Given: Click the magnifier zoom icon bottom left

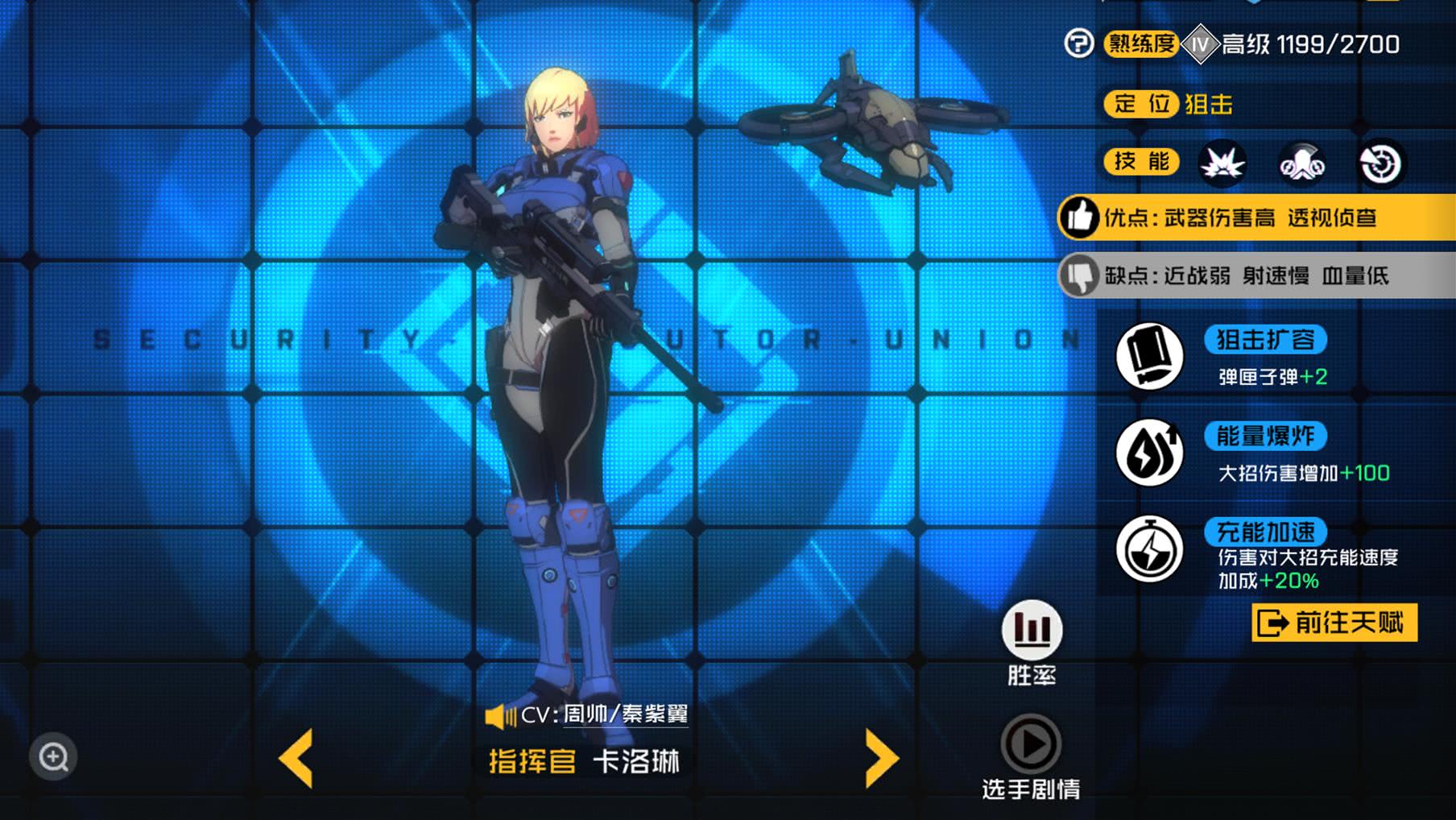Looking at the screenshot, I should coord(52,757).
